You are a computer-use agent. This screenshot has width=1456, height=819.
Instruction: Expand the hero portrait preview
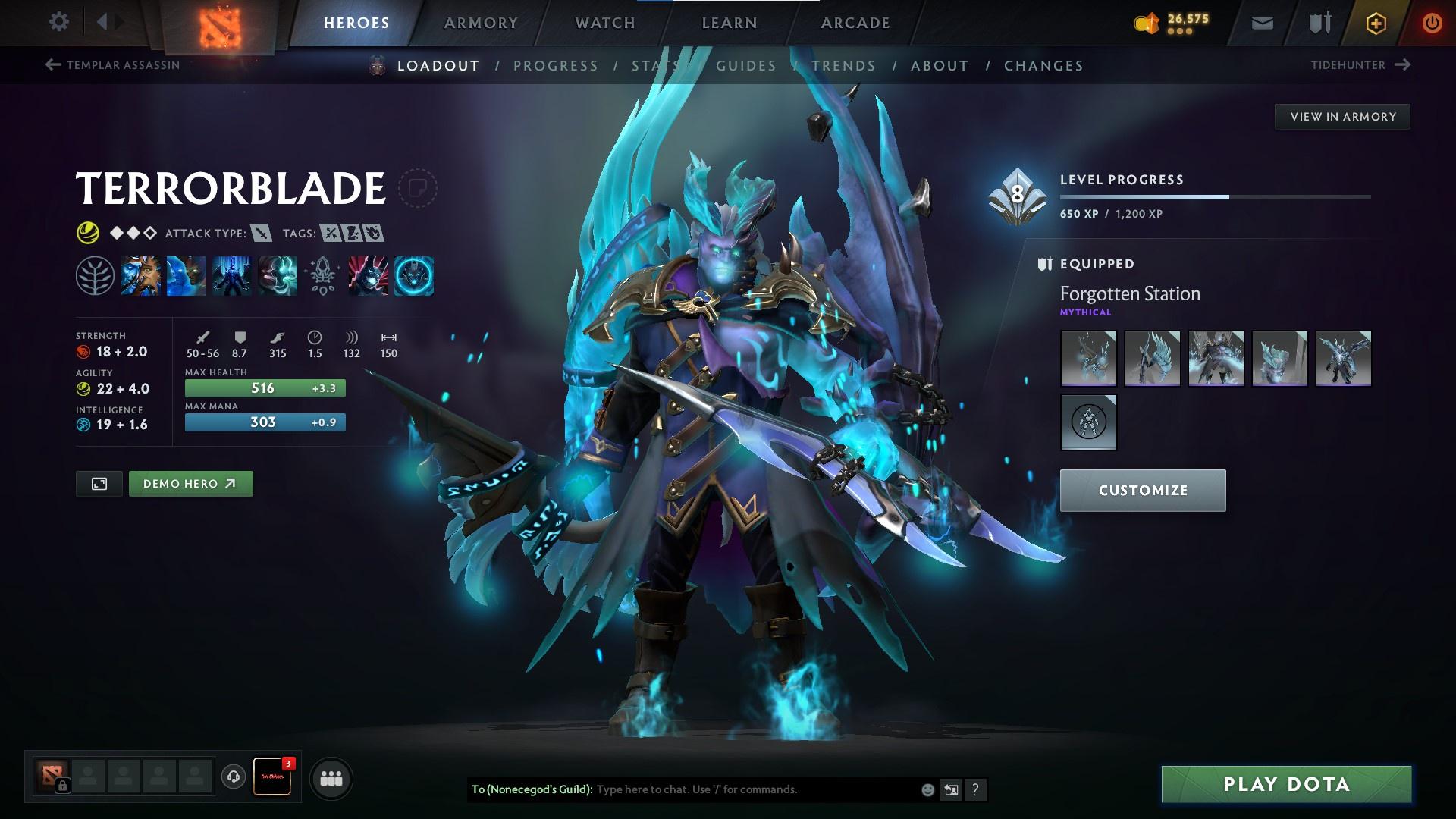(99, 483)
